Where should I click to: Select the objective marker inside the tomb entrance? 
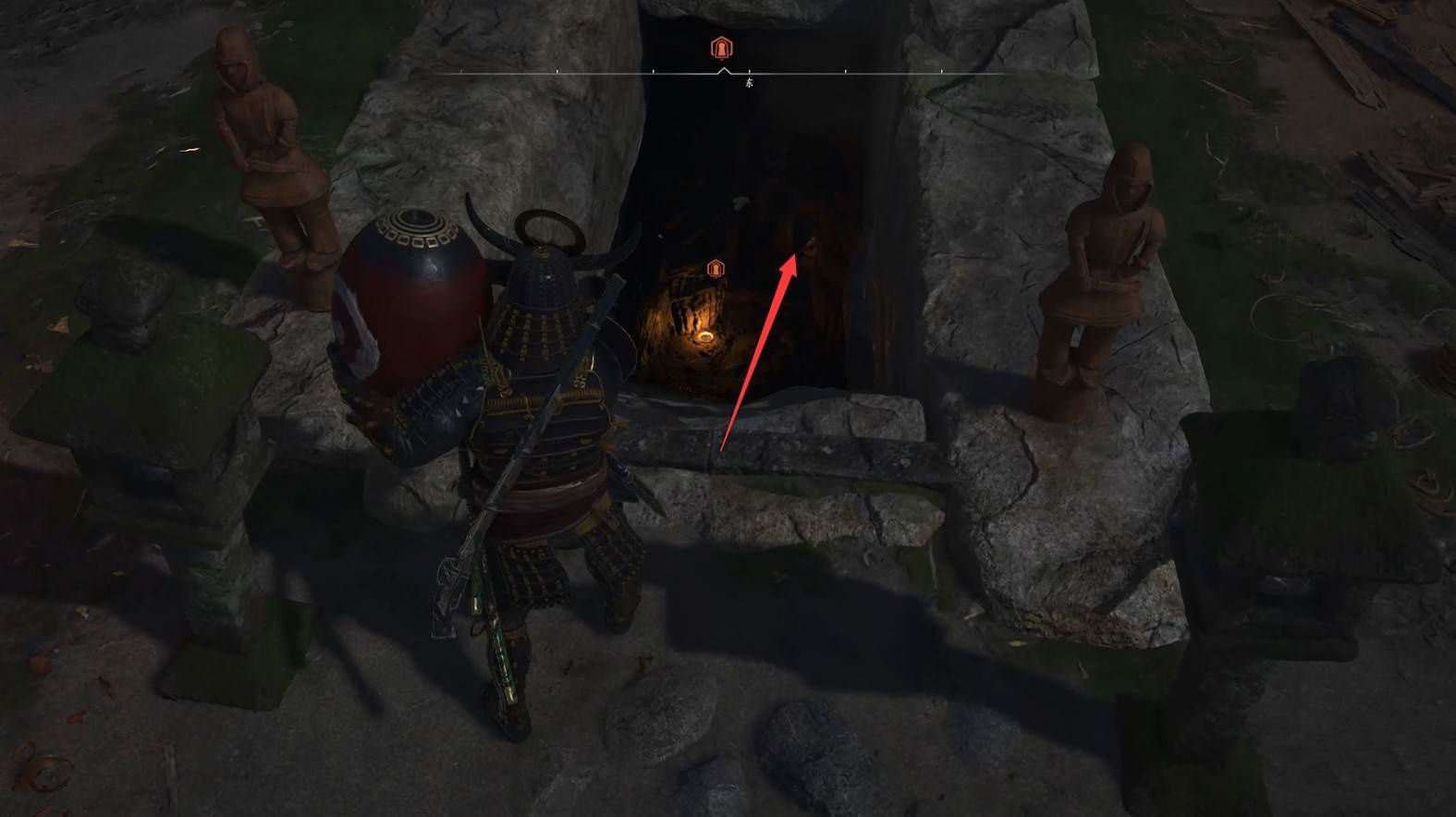tap(715, 268)
